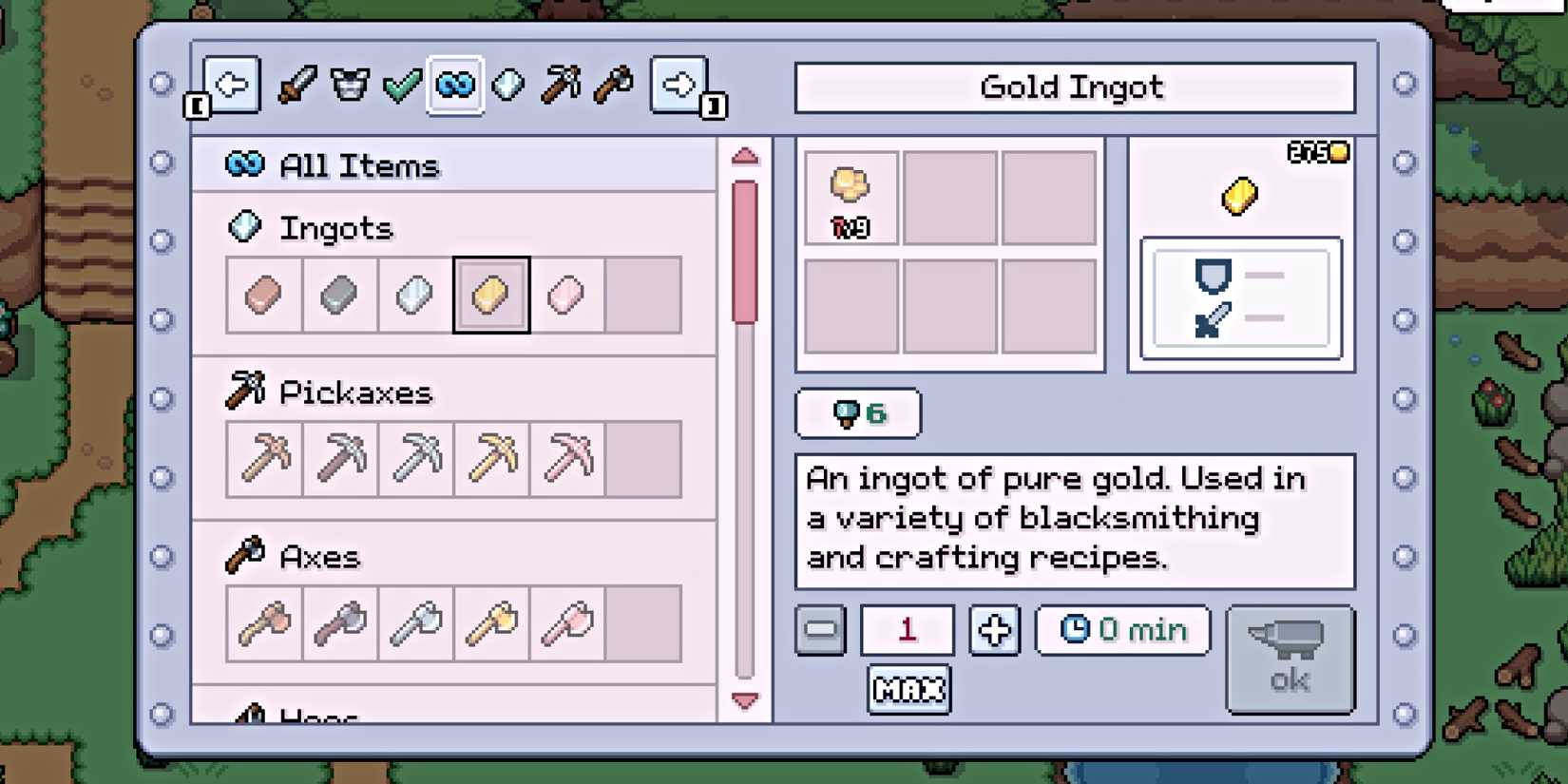Advance categories with the right arrow button
This screenshot has width=1568, height=784.
click(678, 86)
